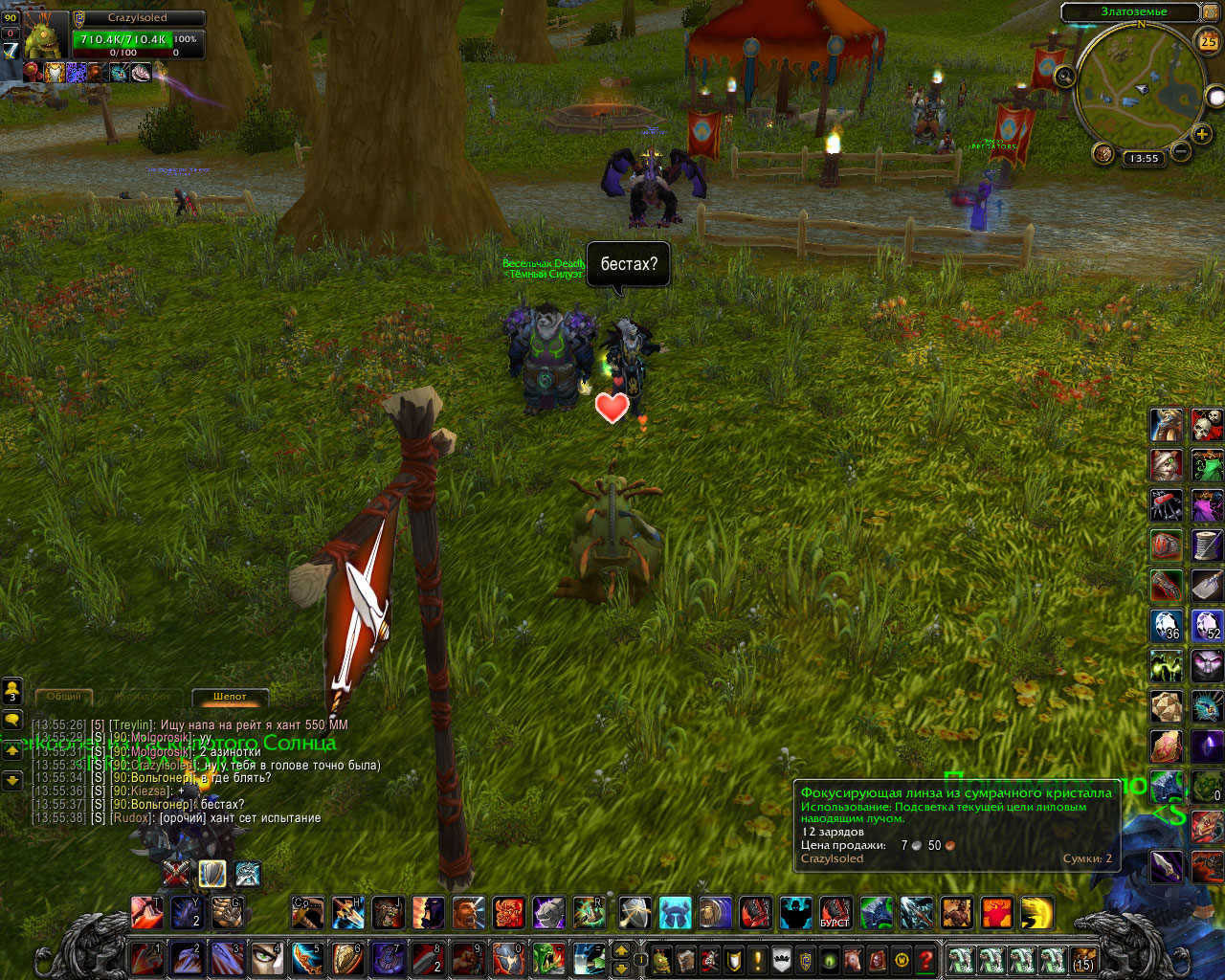Click the red question mark help button
This screenshot has width=1225, height=980.
point(925,959)
